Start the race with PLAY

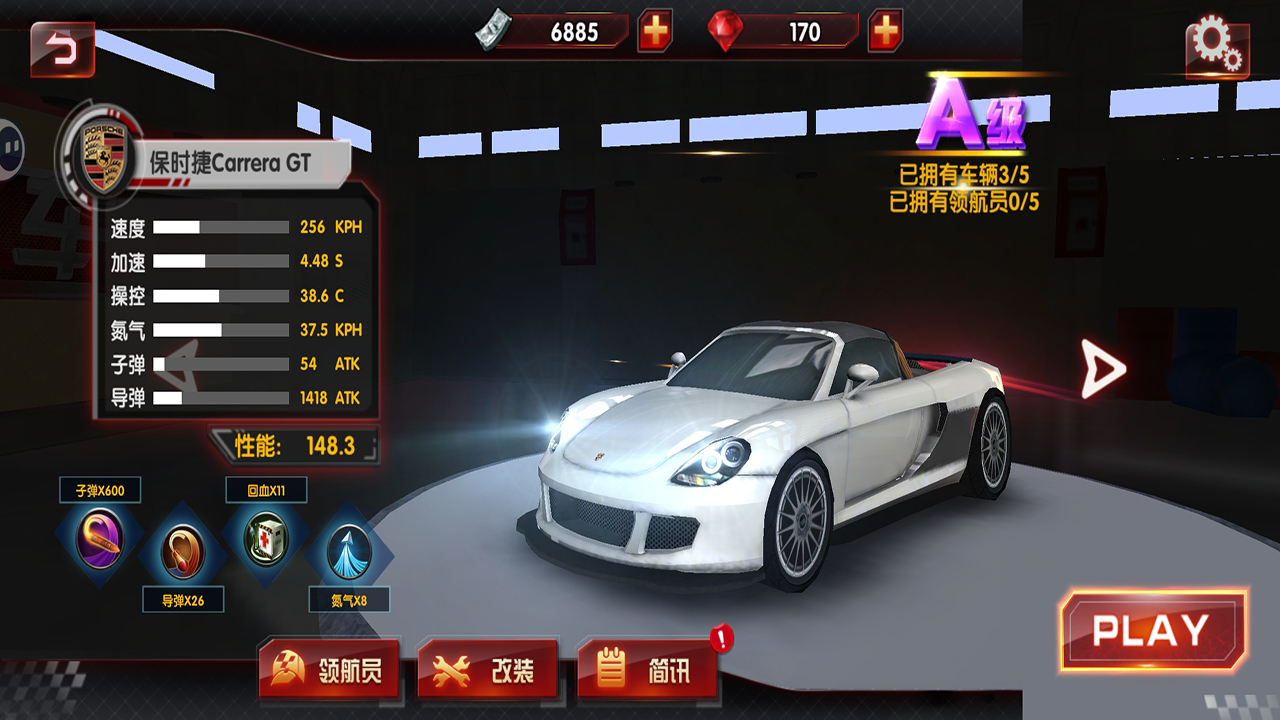1152,630
